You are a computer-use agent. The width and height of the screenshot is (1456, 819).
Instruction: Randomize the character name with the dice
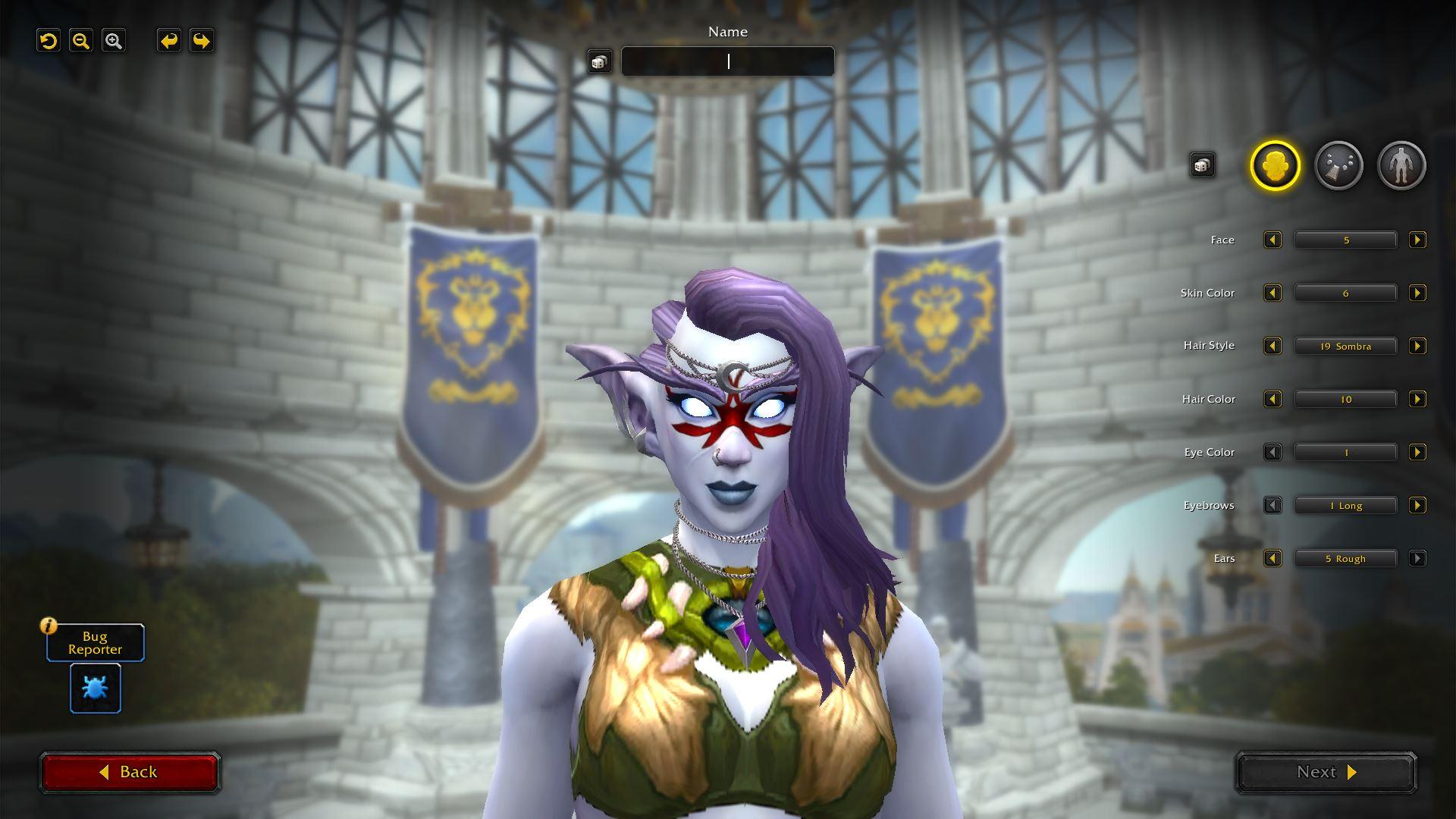pyautogui.click(x=599, y=61)
